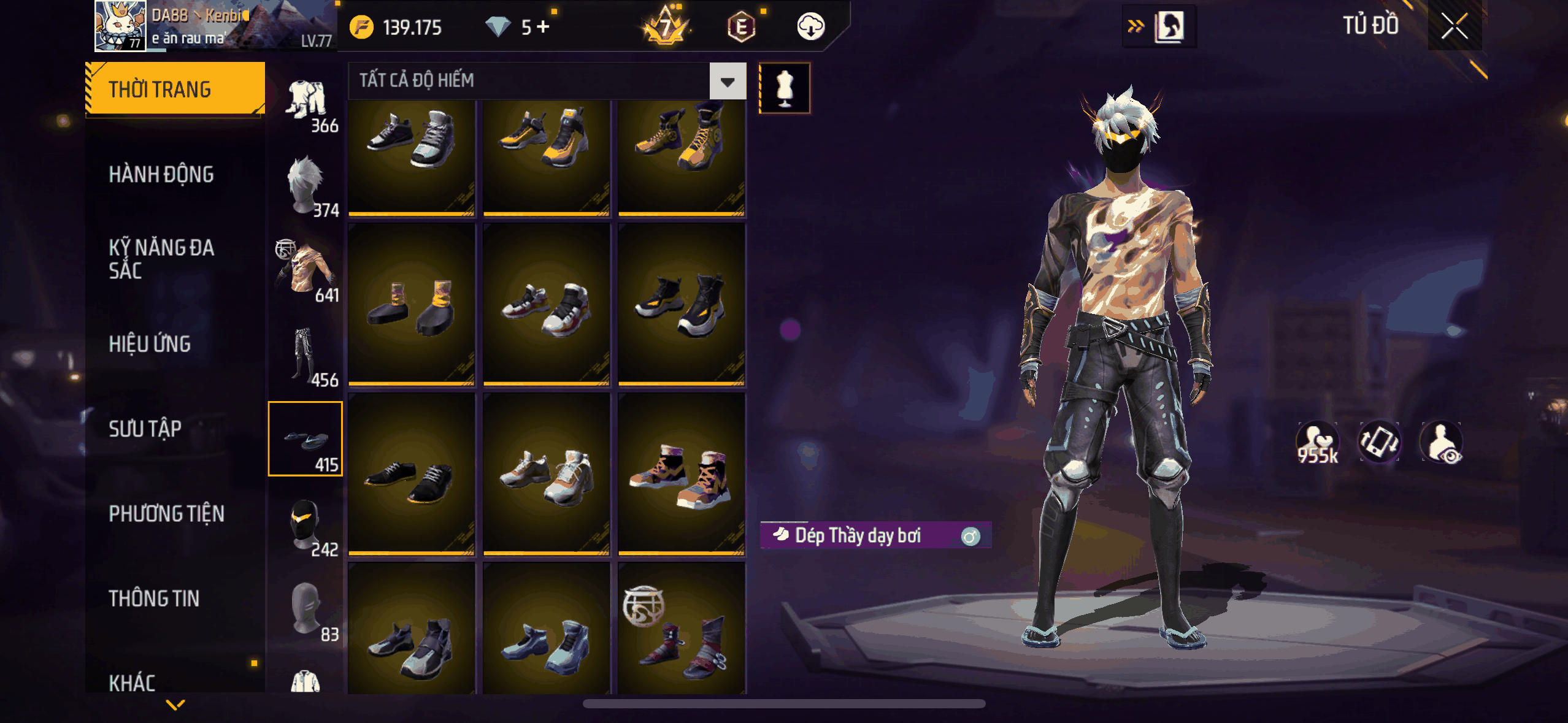Open the Phương Tiện vehicles section
1568x723 pixels.
(x=166, y=514)
